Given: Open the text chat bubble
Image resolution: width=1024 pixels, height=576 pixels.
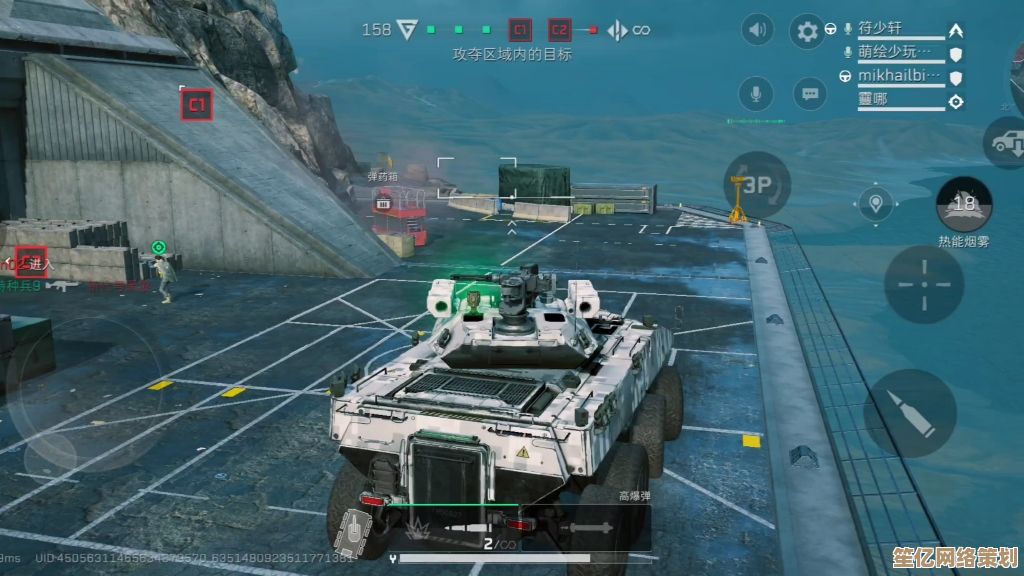Looking at the screenshot, I should (x=810, y=94).
